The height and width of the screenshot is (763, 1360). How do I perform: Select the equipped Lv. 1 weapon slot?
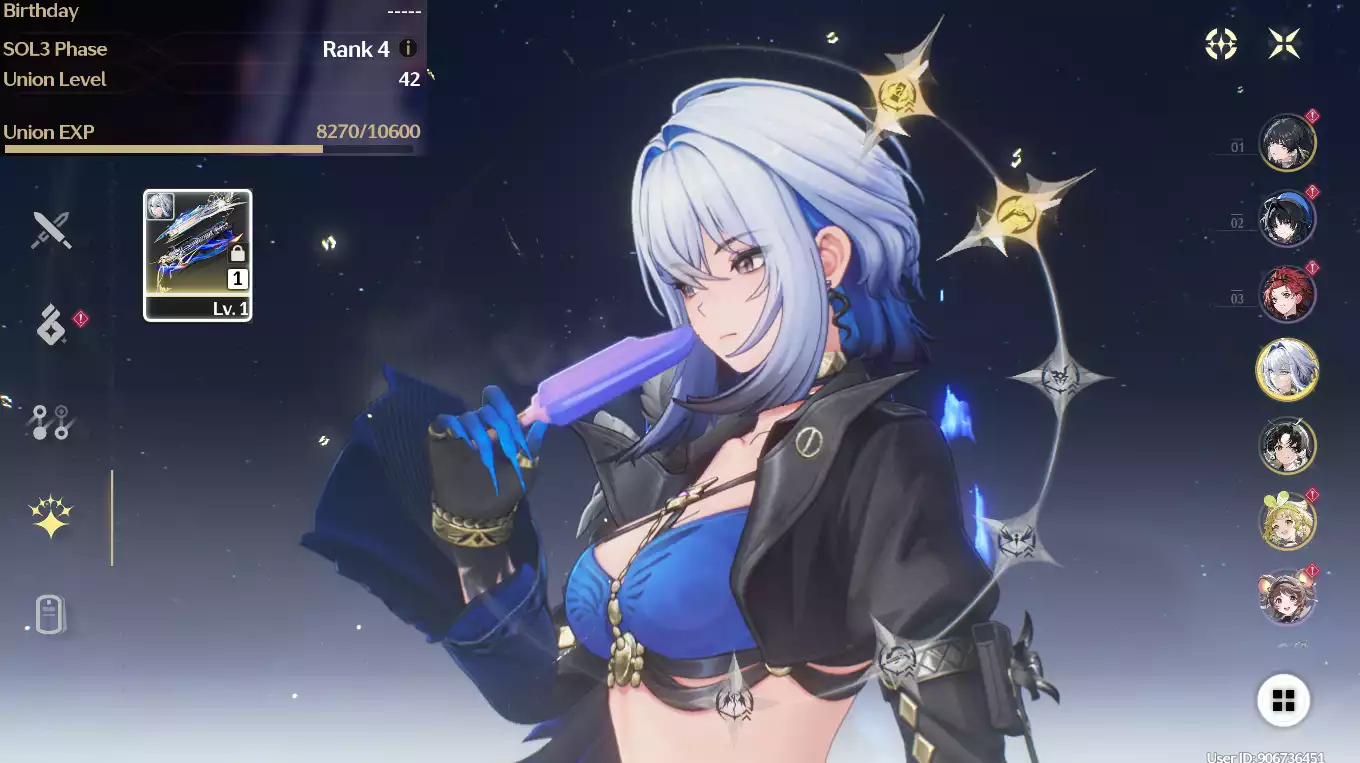click(x=198, y=255)
